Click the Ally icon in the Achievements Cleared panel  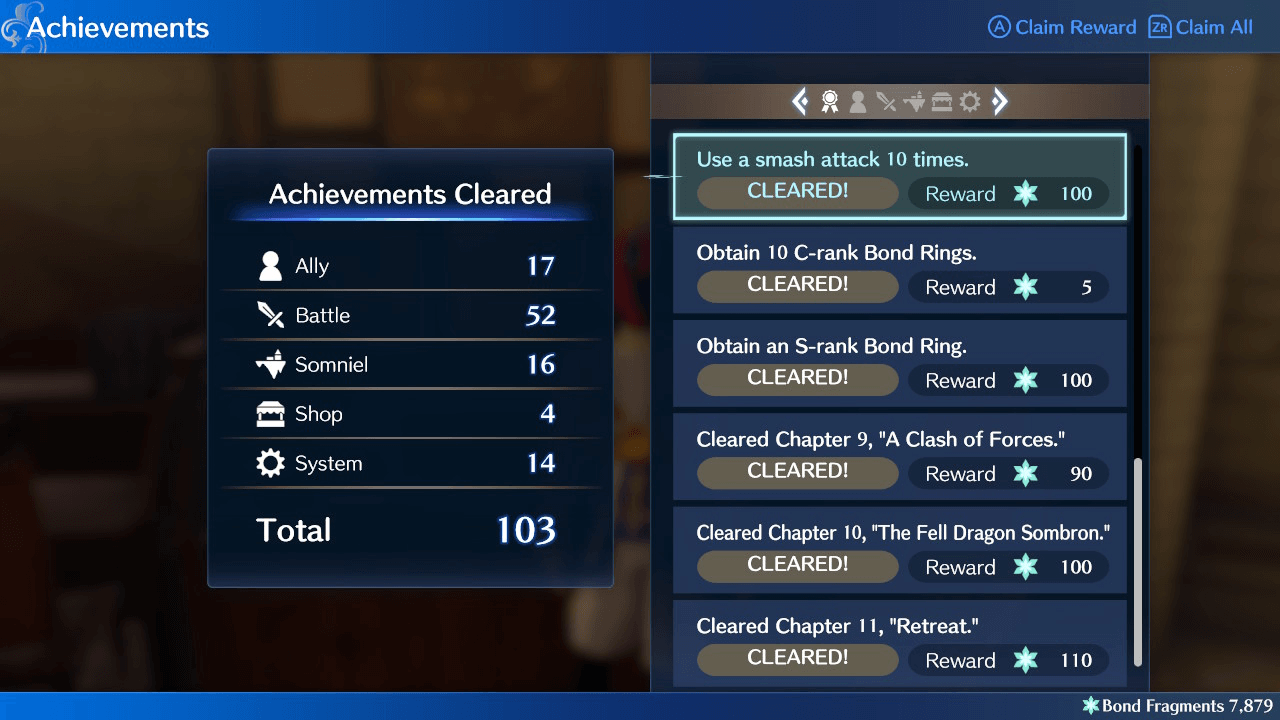(270, 265)
